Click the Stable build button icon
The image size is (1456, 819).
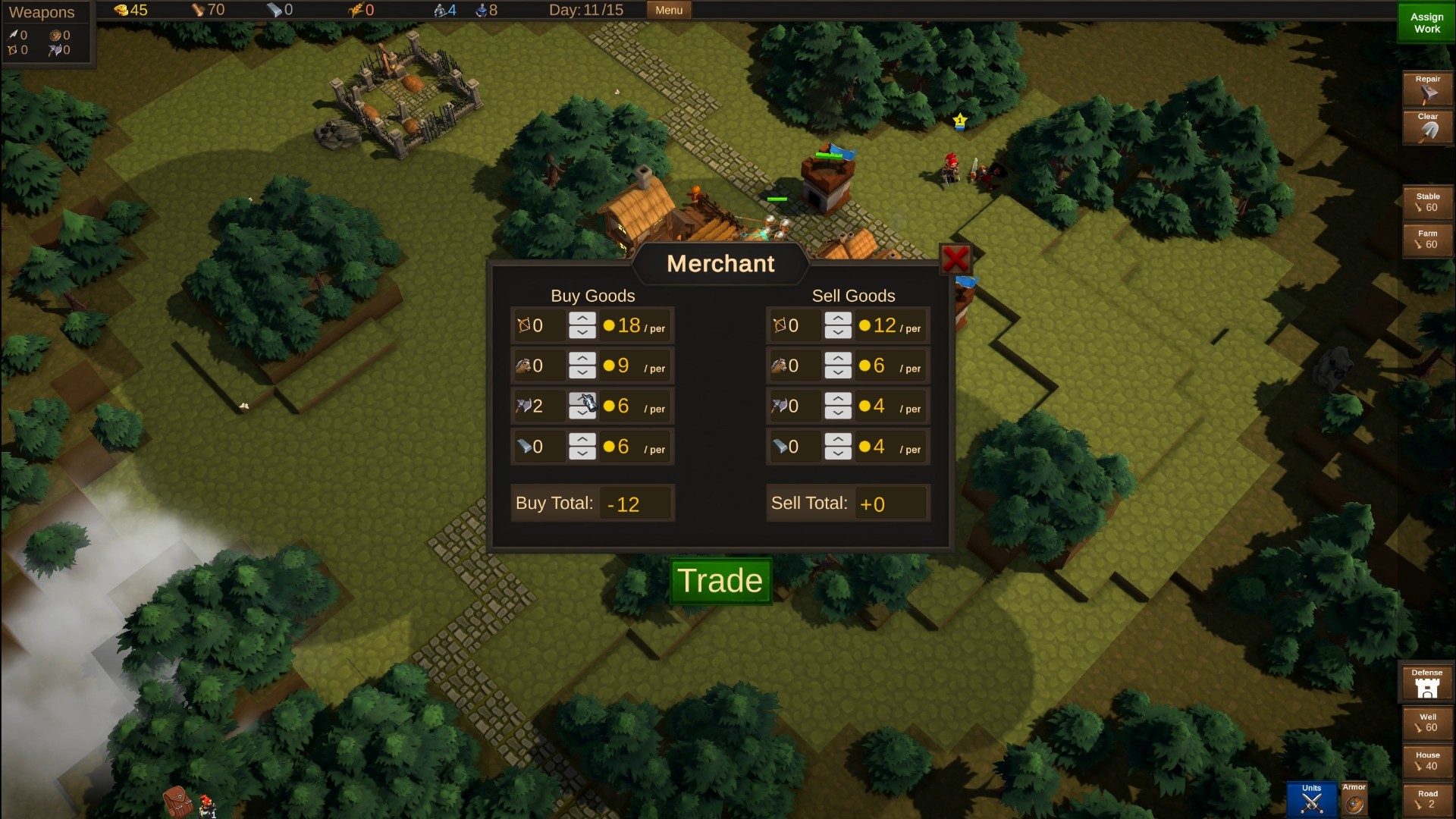tap(1429, 202)
